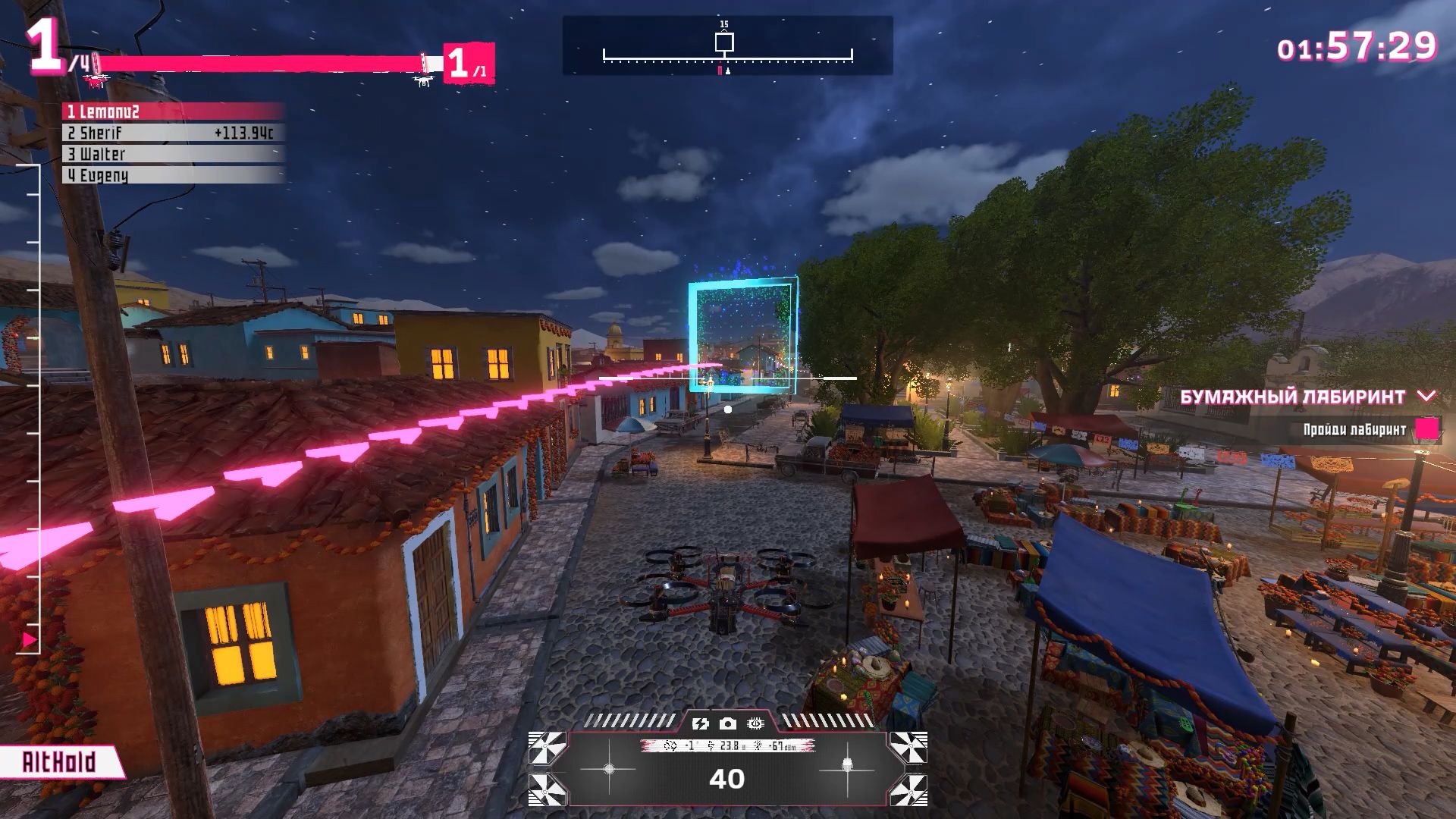Collapse the БУМАЖНЫЙ ЛАБИРИНТ objective panel

(1427, 396)
